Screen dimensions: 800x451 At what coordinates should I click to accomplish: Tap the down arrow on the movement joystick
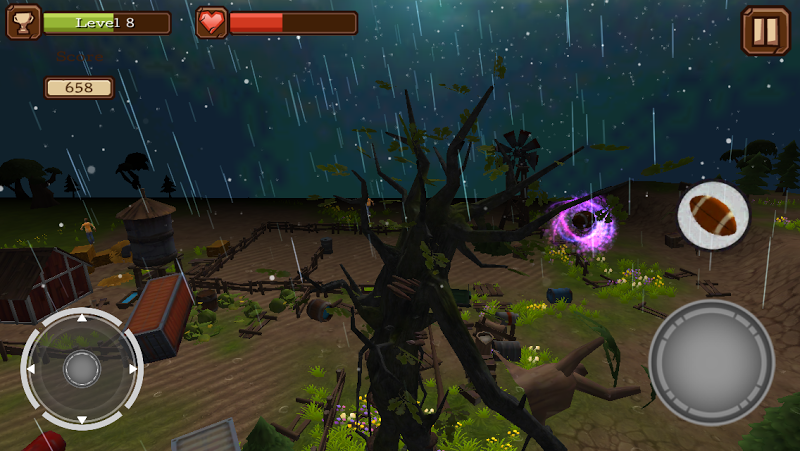click(x=82, y=420)
